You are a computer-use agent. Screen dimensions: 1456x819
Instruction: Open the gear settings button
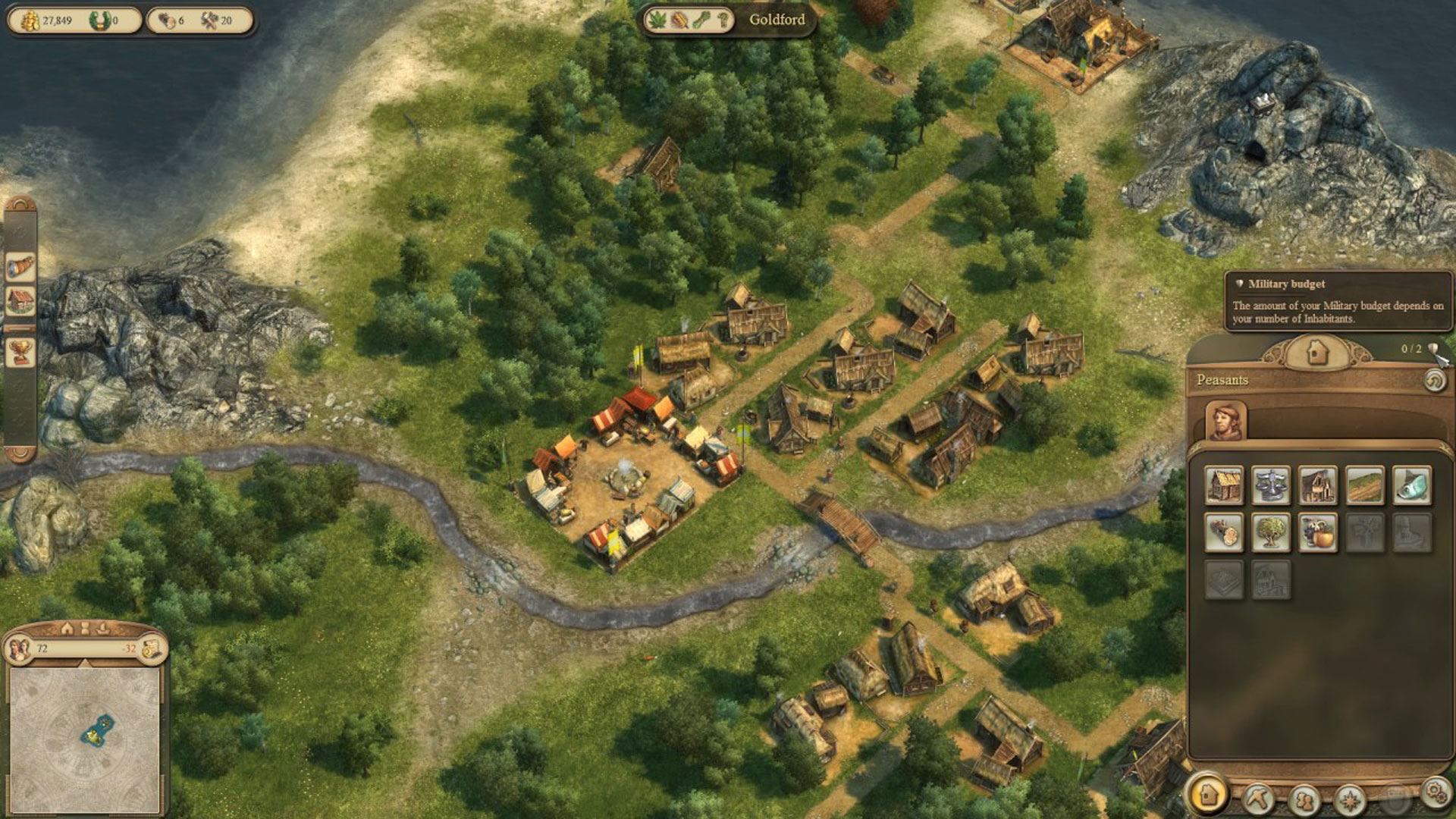pos(1434,792)
